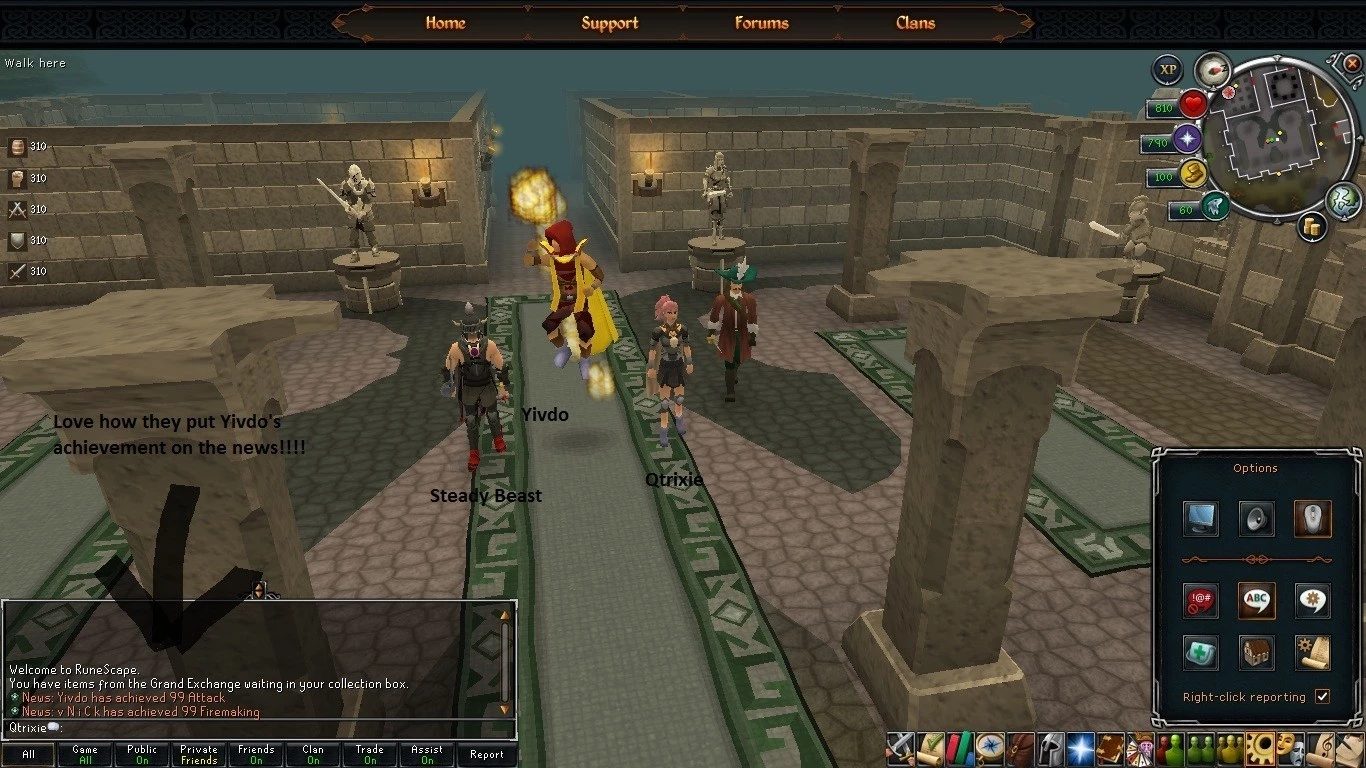This screenshot has height=768, width=1366.
Task: Show the music player tab
Action: [1323, 748]
